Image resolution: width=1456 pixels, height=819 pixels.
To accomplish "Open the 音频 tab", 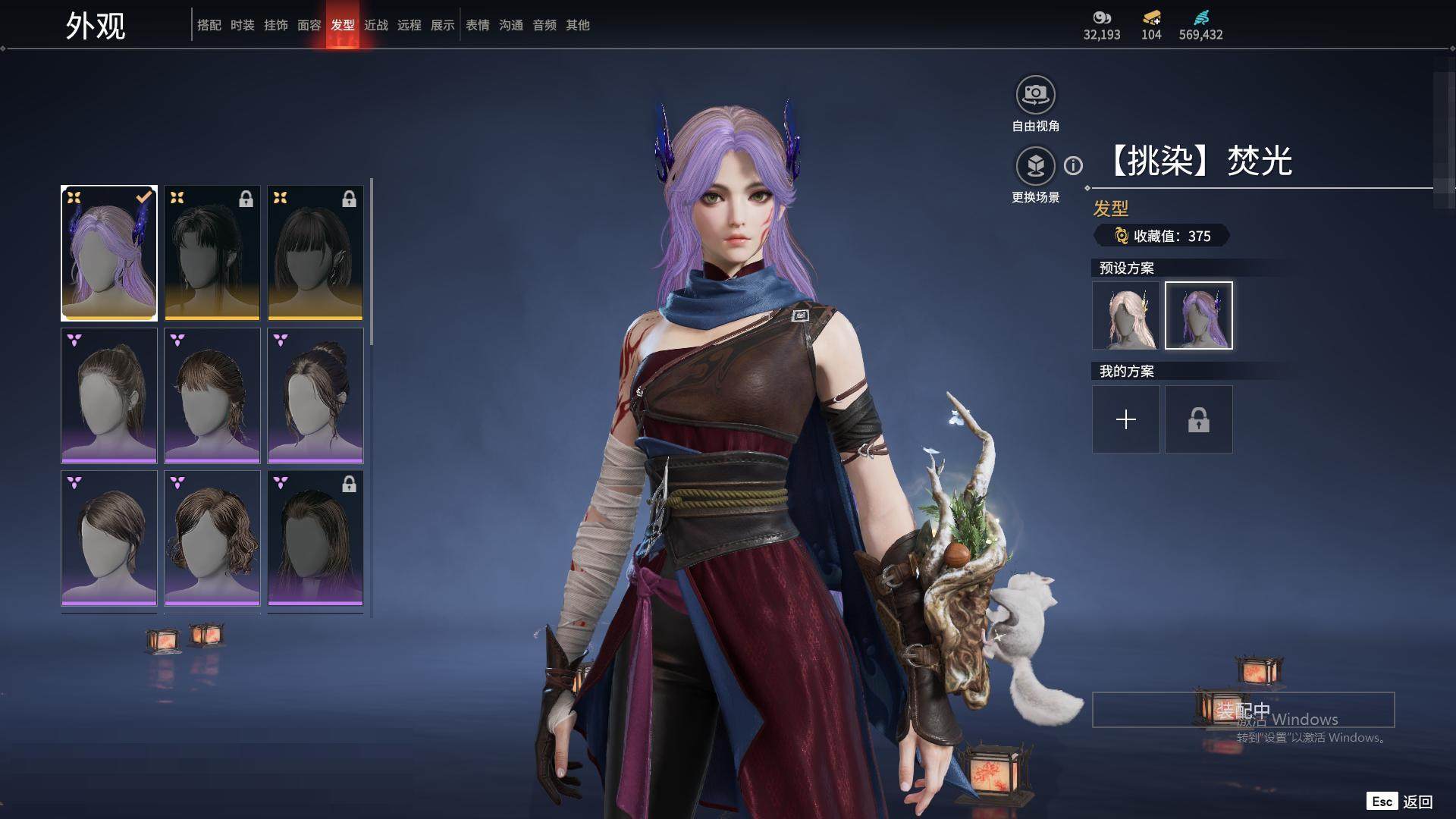I will click(544, 25).
